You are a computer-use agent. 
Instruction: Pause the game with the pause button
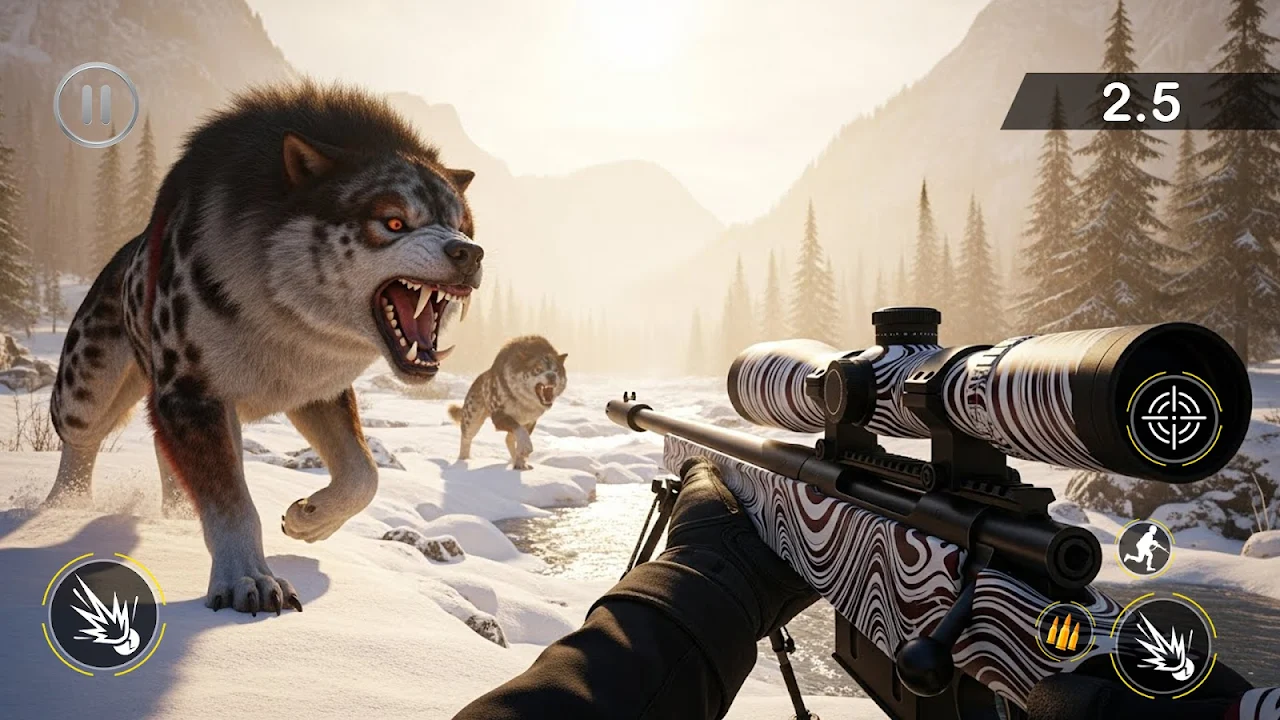(x=96, y=105)
